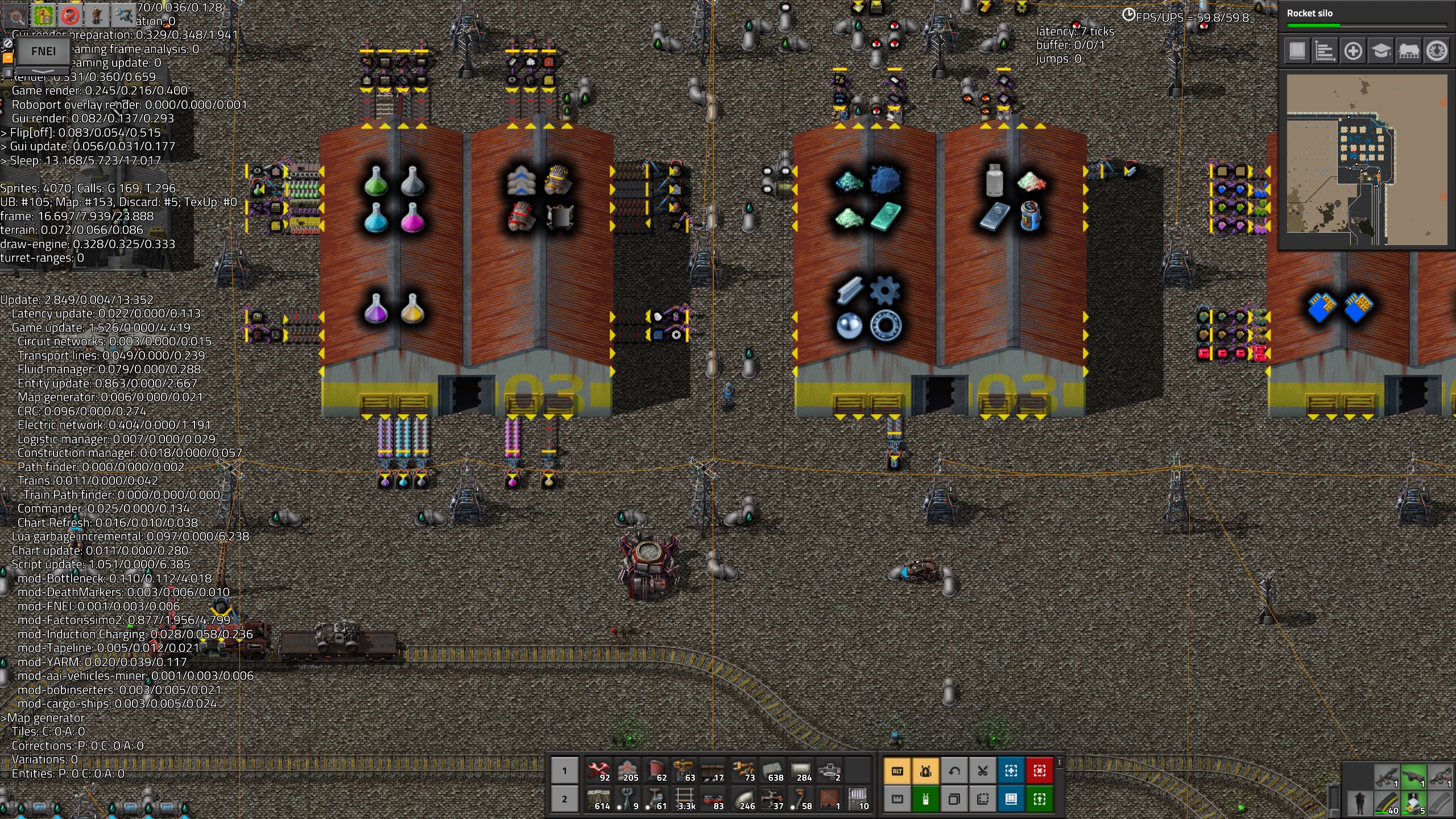Screen dimensions: 1456x819
Task: Open the blueprint library icon
Action: click(1296, 52)
